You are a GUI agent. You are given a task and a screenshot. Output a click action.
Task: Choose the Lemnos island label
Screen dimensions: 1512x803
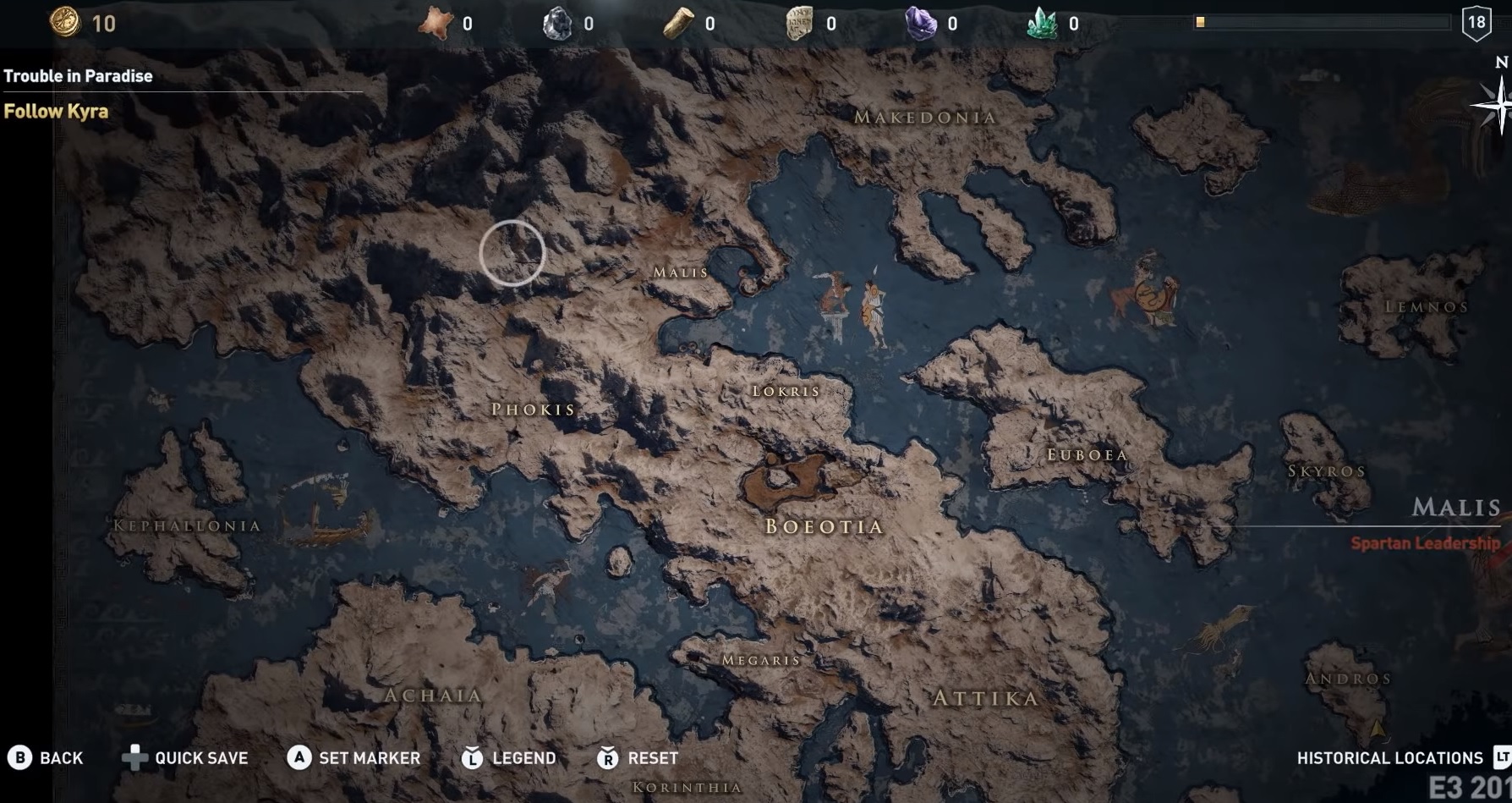tap(1427, 306)
